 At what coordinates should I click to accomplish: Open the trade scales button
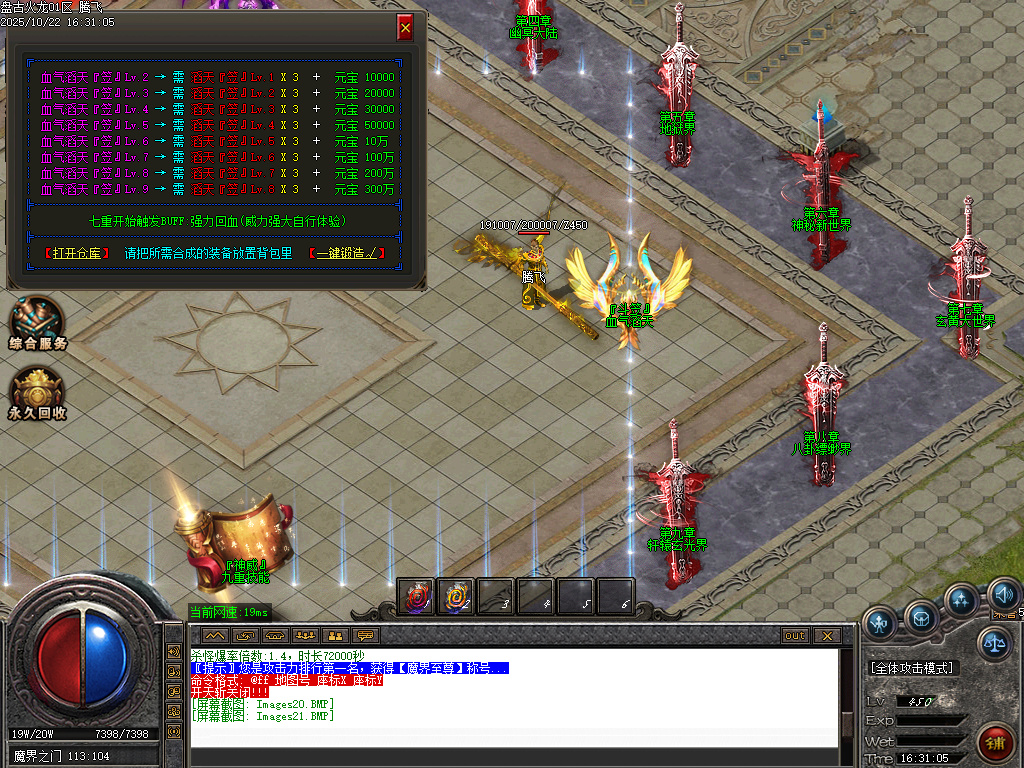pos(993,643)
